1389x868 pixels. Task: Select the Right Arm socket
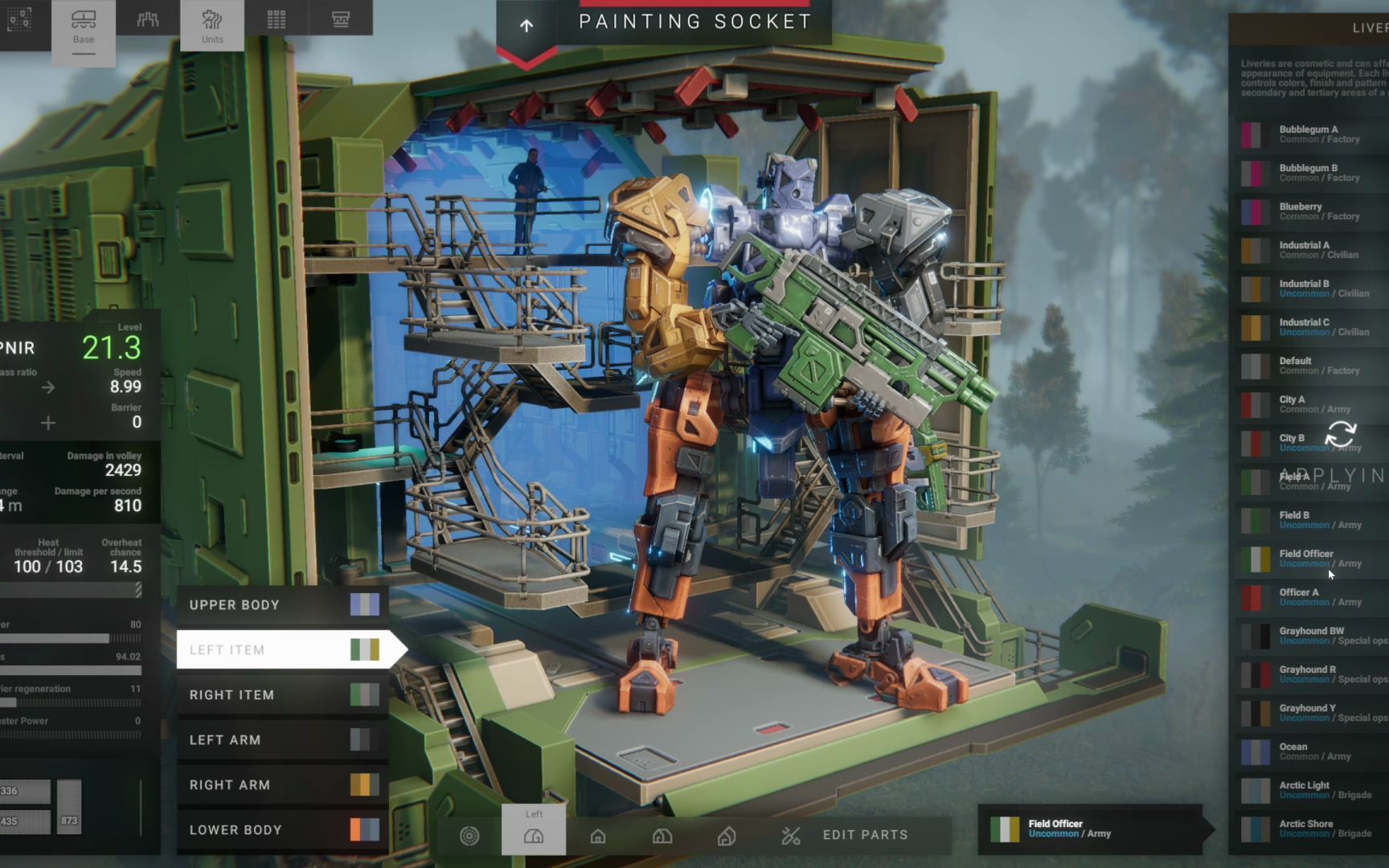click(283, 785)
